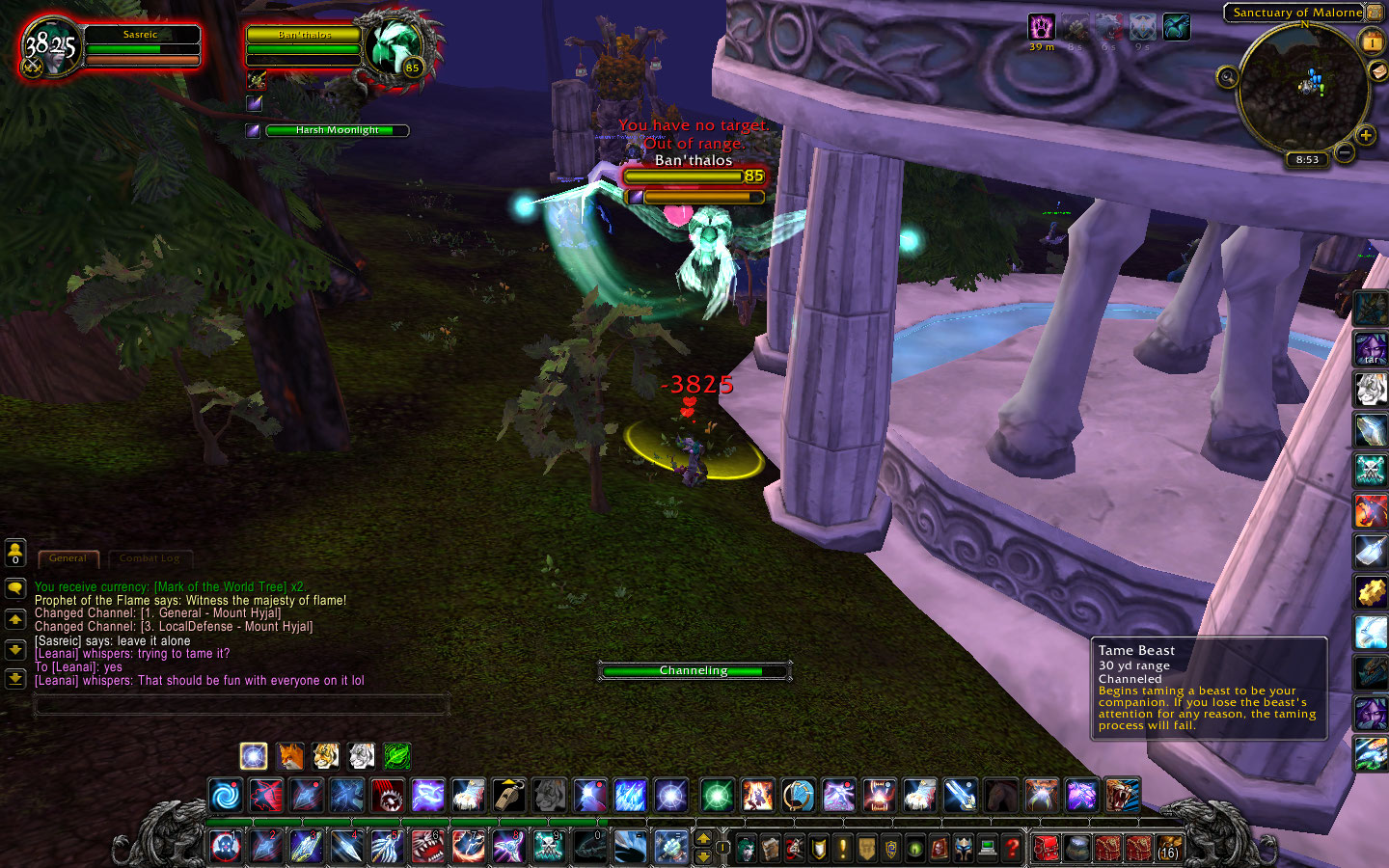Open the calendar button beside minimap
The width and height of the screenshot is (1389, 868).
(1371, 41)
